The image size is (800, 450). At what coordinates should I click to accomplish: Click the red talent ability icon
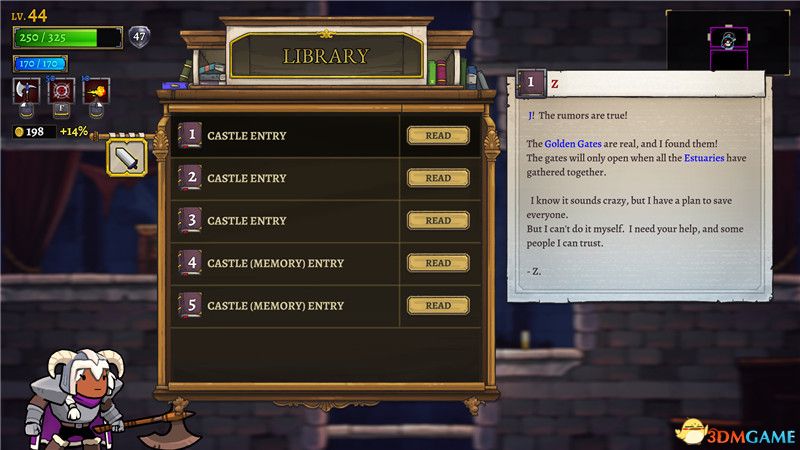click(62, 93)
